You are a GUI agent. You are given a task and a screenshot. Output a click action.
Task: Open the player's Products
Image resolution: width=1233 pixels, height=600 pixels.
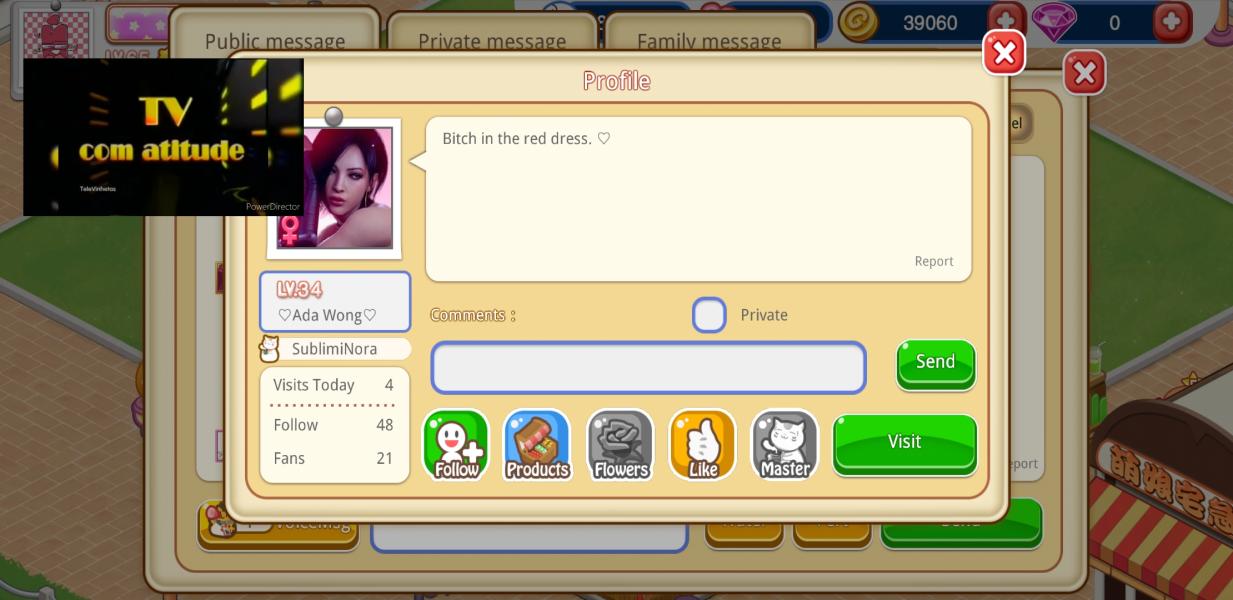click(x=537, y=445)
